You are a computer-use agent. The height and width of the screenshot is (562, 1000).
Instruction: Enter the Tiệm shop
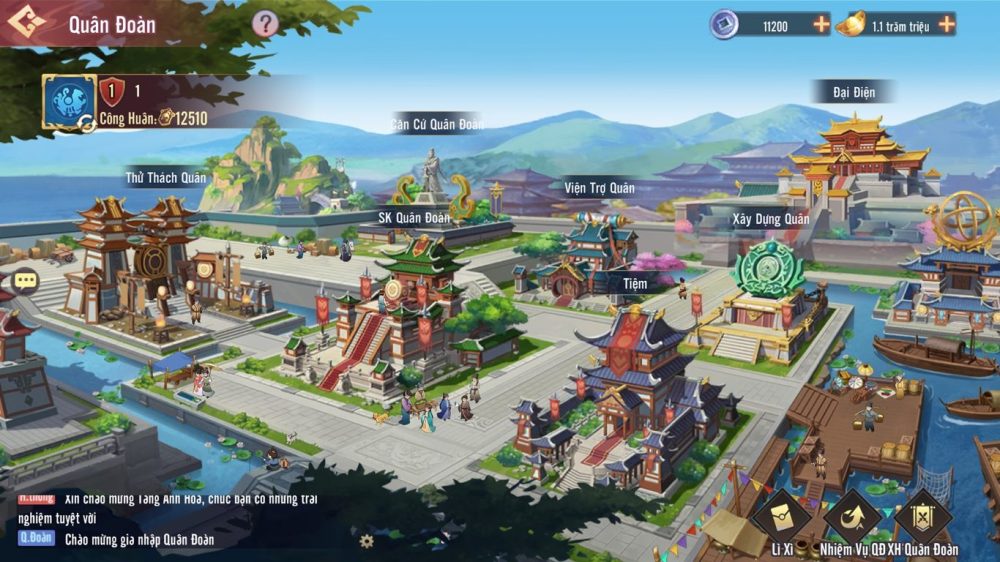coord(634,283)
